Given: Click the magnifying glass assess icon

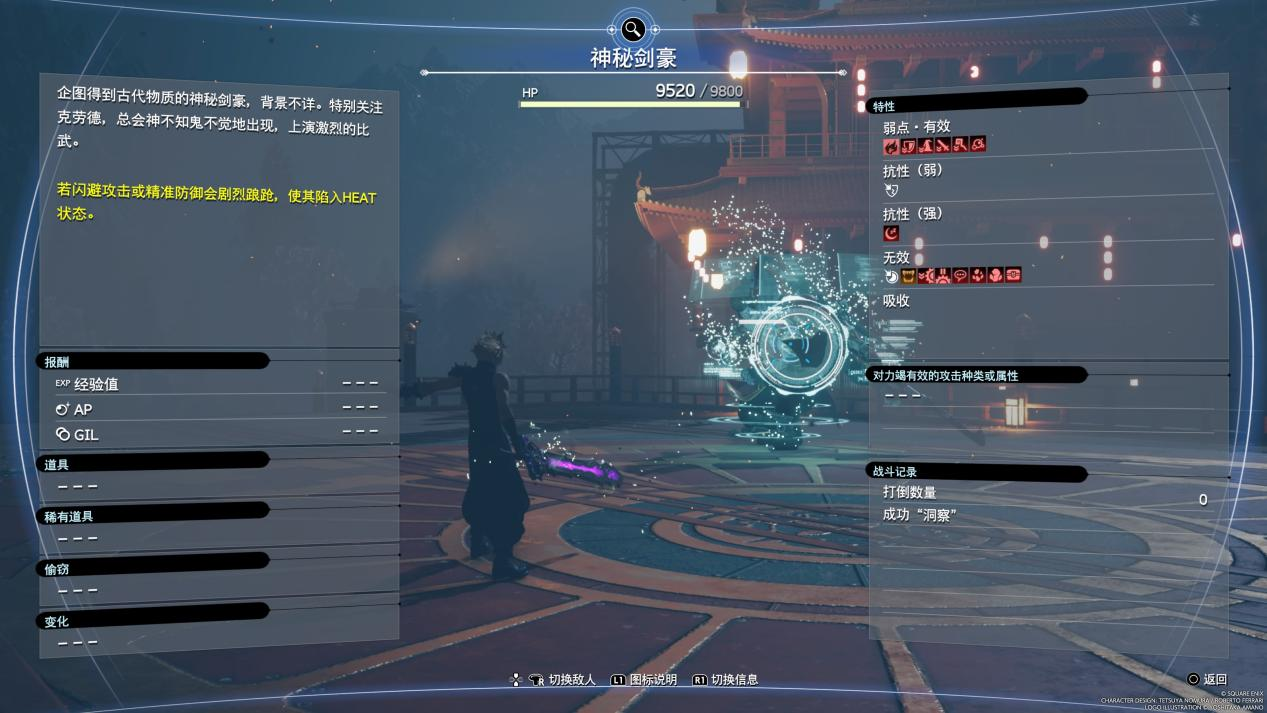Looking at the screenshot, I should tap(633, 29).
